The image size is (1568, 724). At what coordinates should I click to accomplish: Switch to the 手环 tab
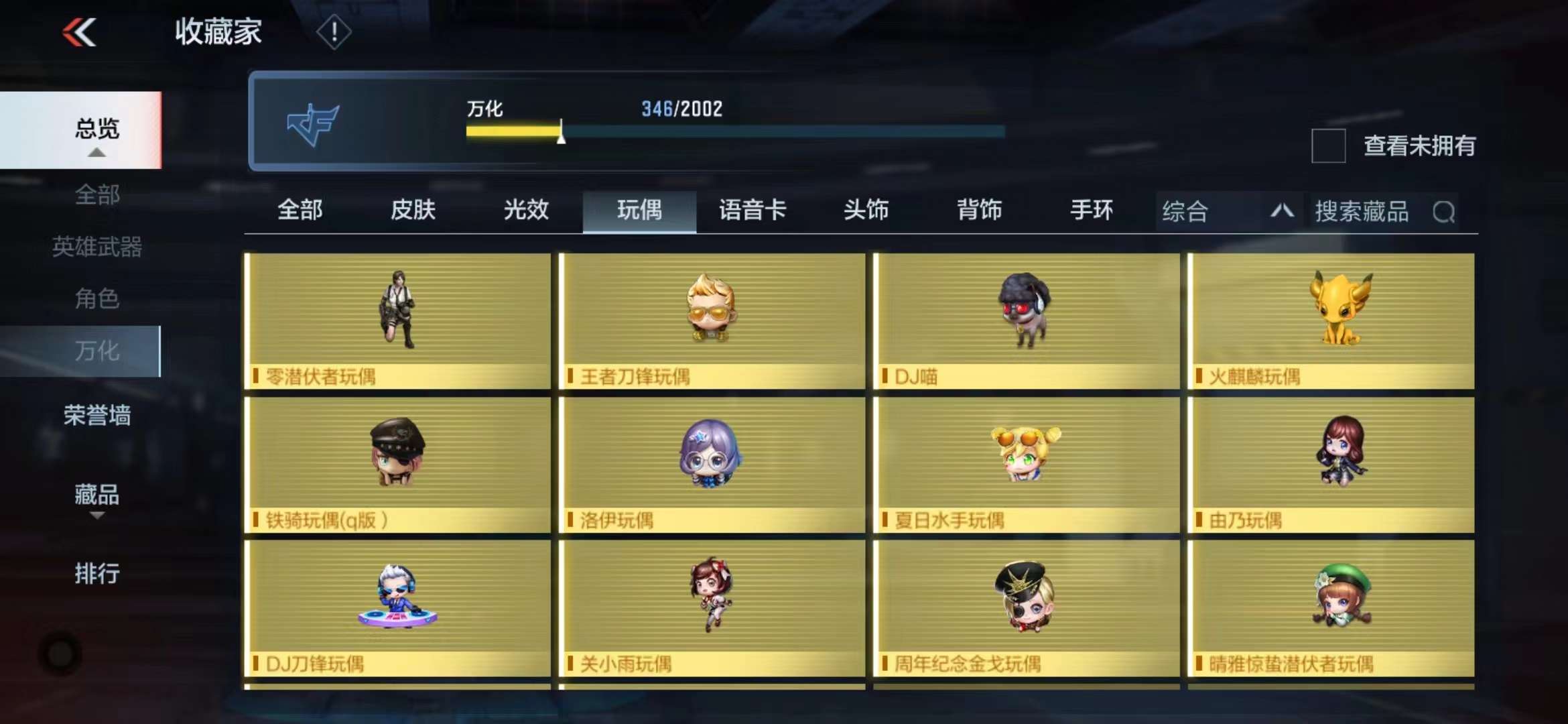[x=1092, y=210]
